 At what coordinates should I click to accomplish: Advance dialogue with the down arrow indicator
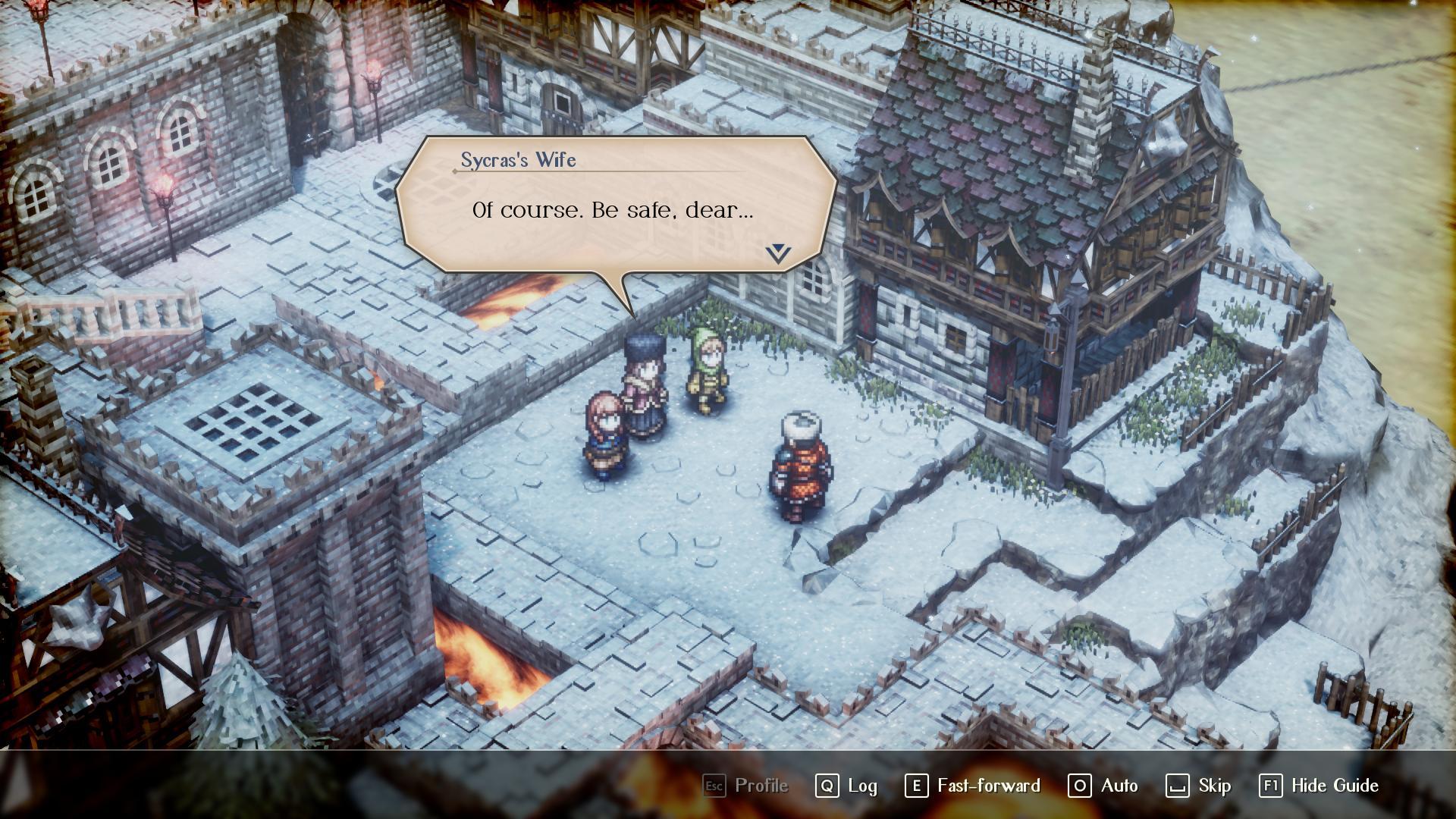tap(778, 253)
